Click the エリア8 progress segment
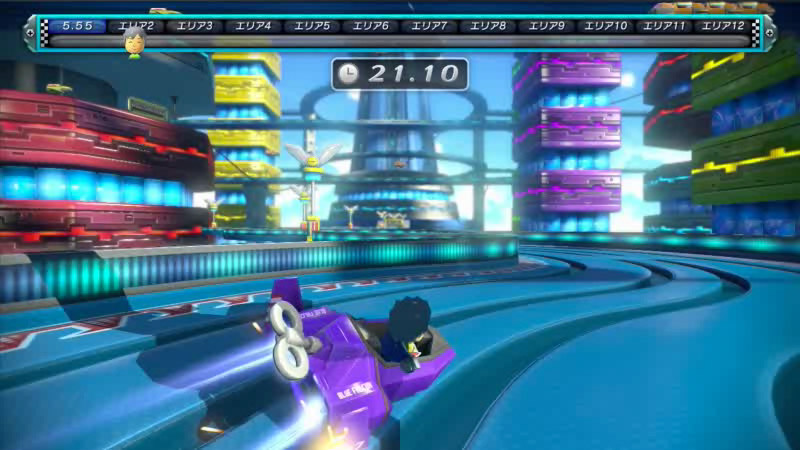800x450 pixels. click(487, 25)
